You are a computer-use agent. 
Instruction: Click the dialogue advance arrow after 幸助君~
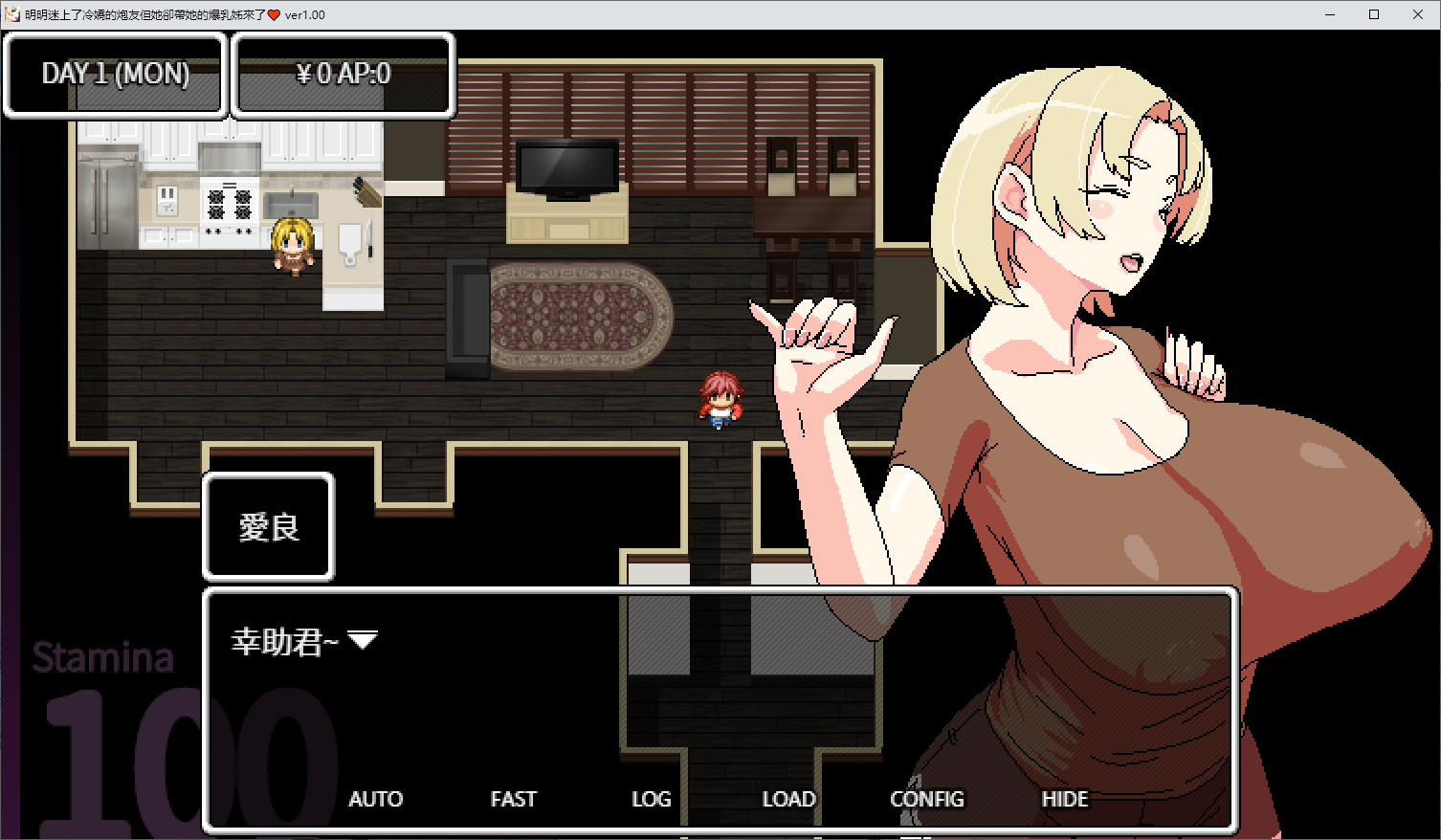click(x=364, y=639)
